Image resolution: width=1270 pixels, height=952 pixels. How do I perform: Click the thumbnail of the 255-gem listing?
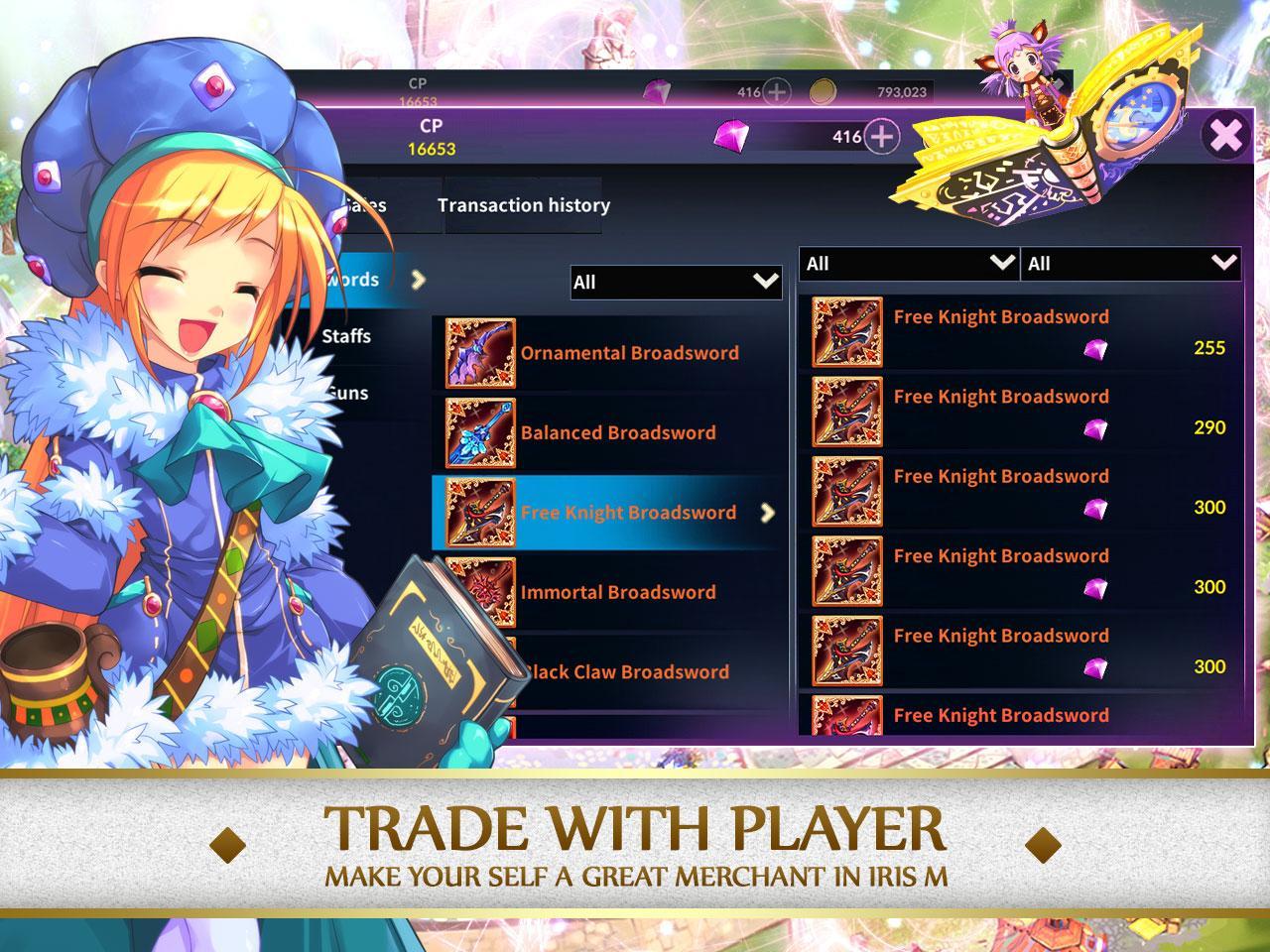847,334
